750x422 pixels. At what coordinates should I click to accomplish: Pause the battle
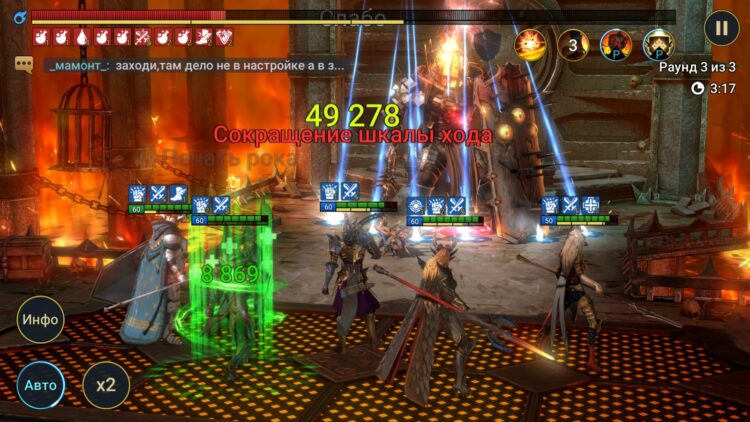[x=721, y=27]
